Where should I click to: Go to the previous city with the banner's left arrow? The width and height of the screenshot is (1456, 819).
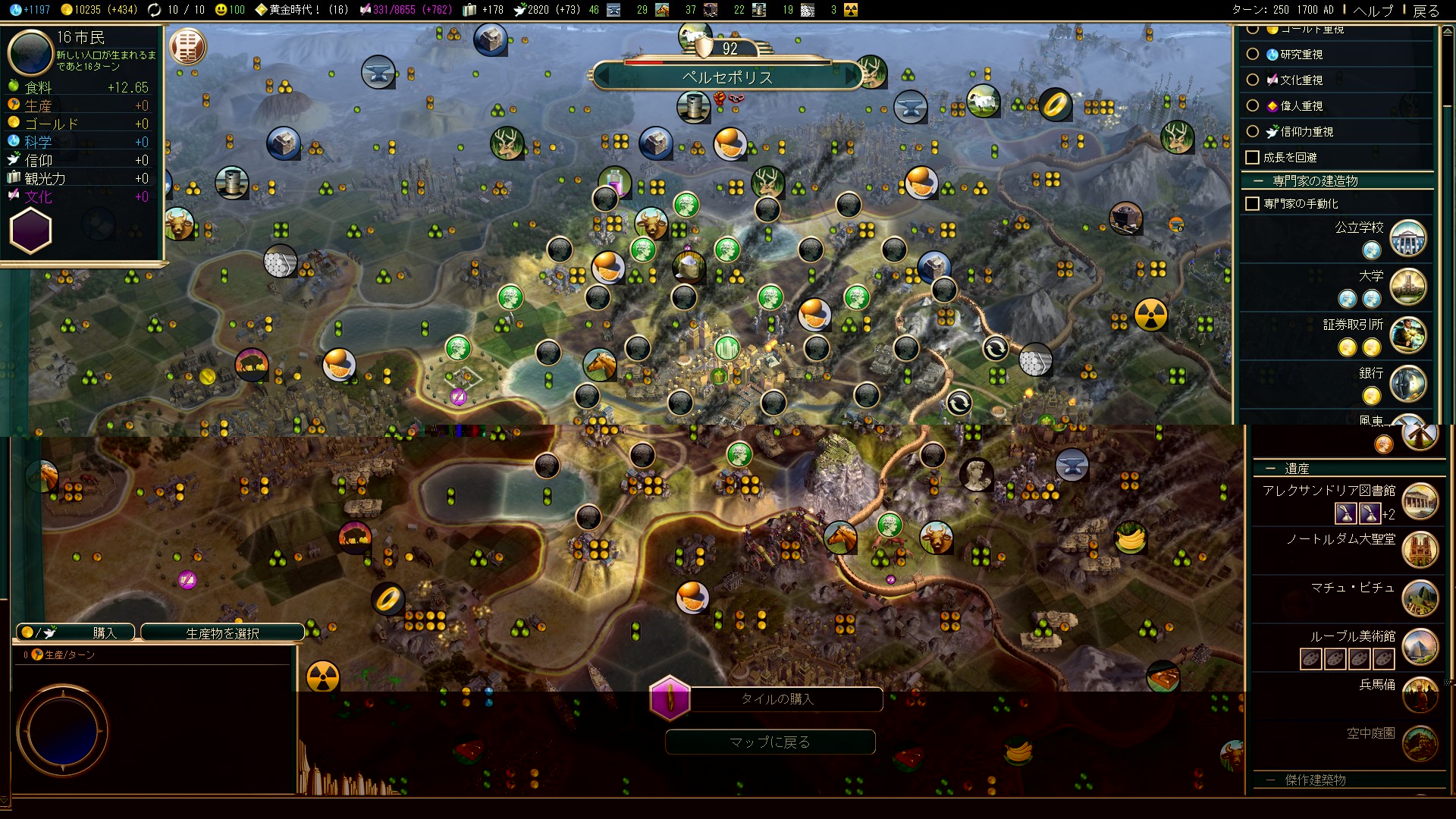point(604,77)
